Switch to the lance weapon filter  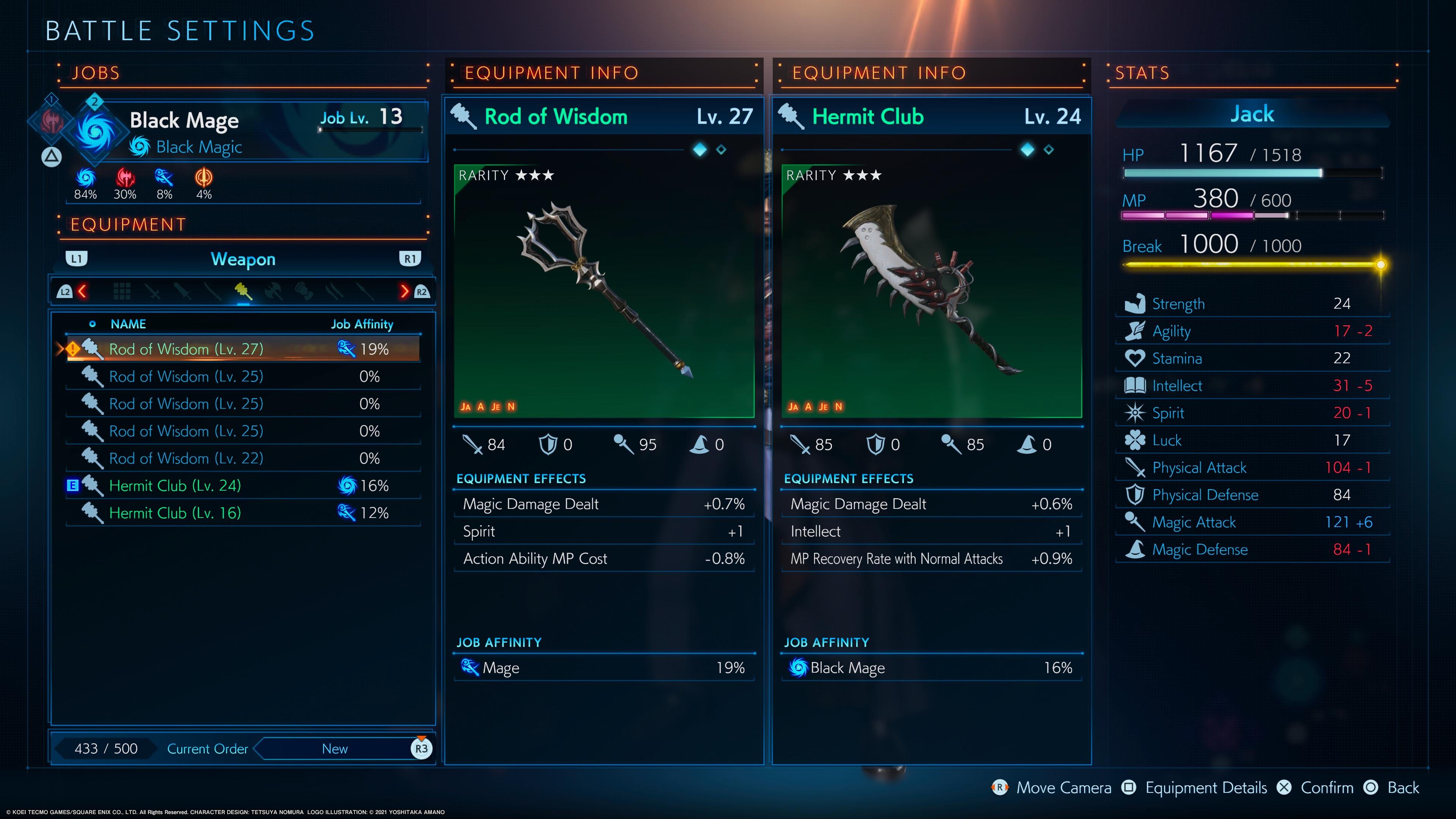click(x=364, y=291)
